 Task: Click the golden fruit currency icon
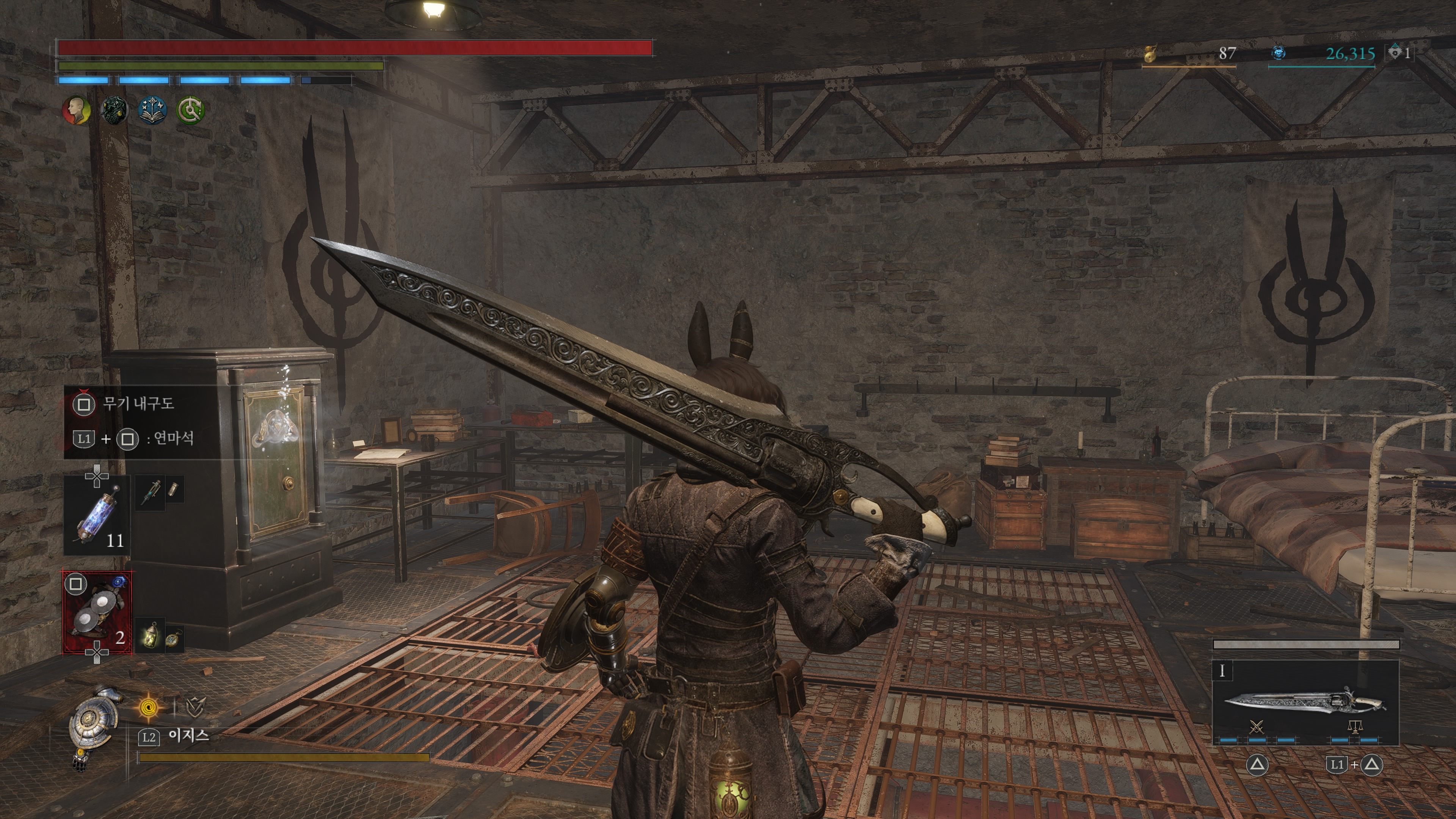1150,54
